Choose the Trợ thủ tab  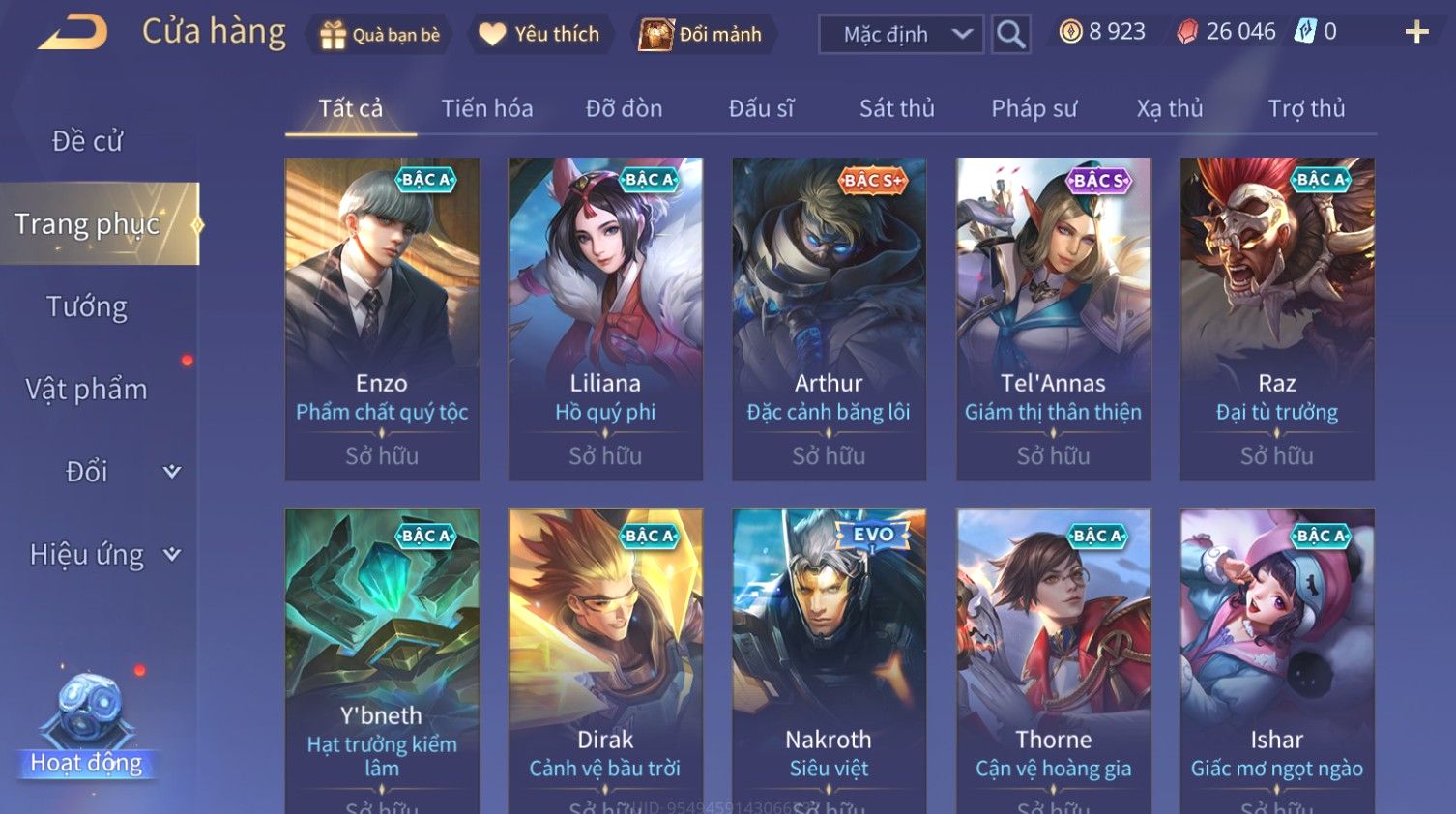point(1306,108)
